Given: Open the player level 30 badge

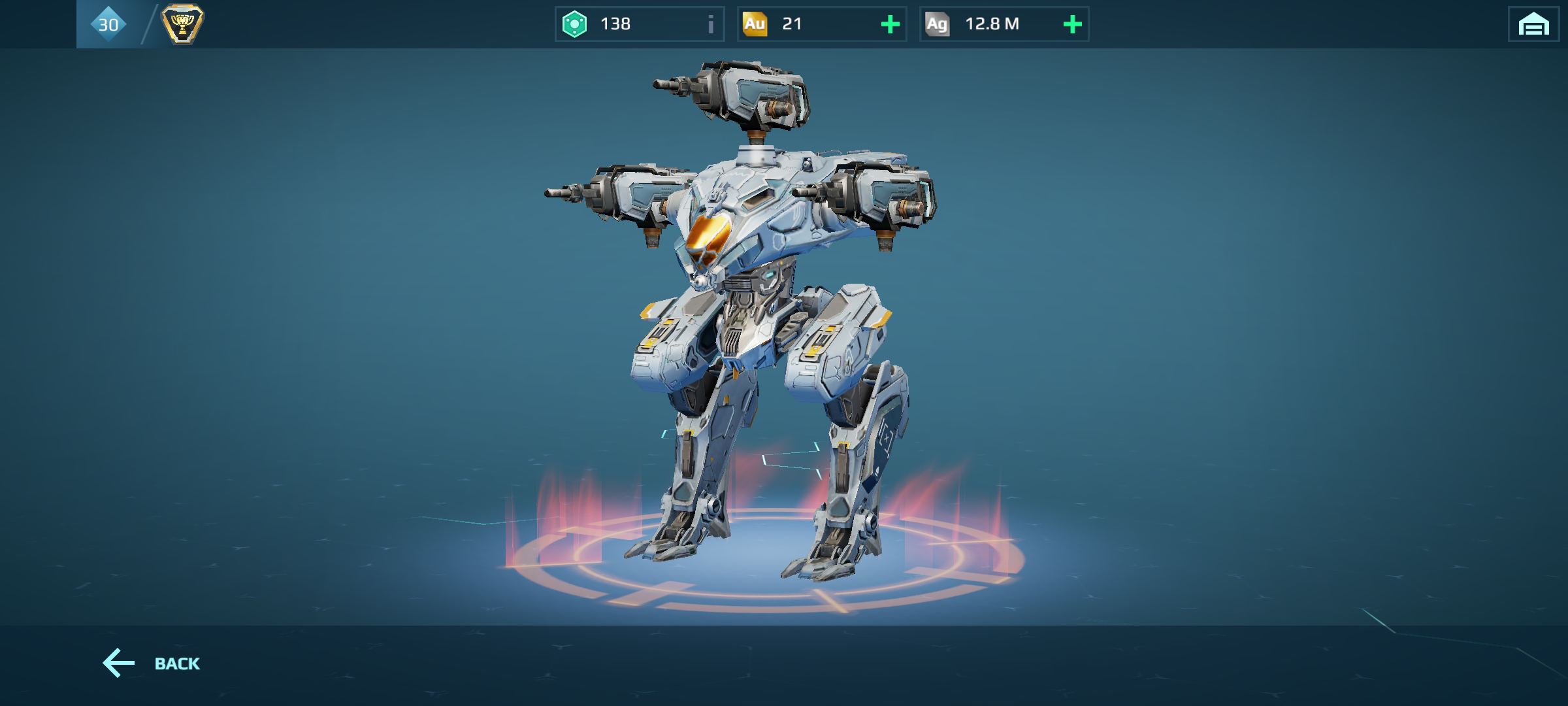Looking at the screenshot, I should coord(108,25).
